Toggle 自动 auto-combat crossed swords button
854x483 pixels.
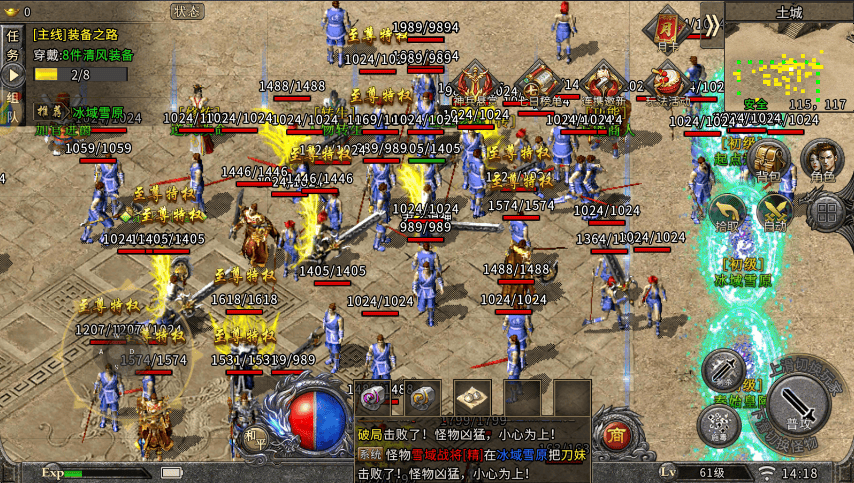[x=774, y=213]
